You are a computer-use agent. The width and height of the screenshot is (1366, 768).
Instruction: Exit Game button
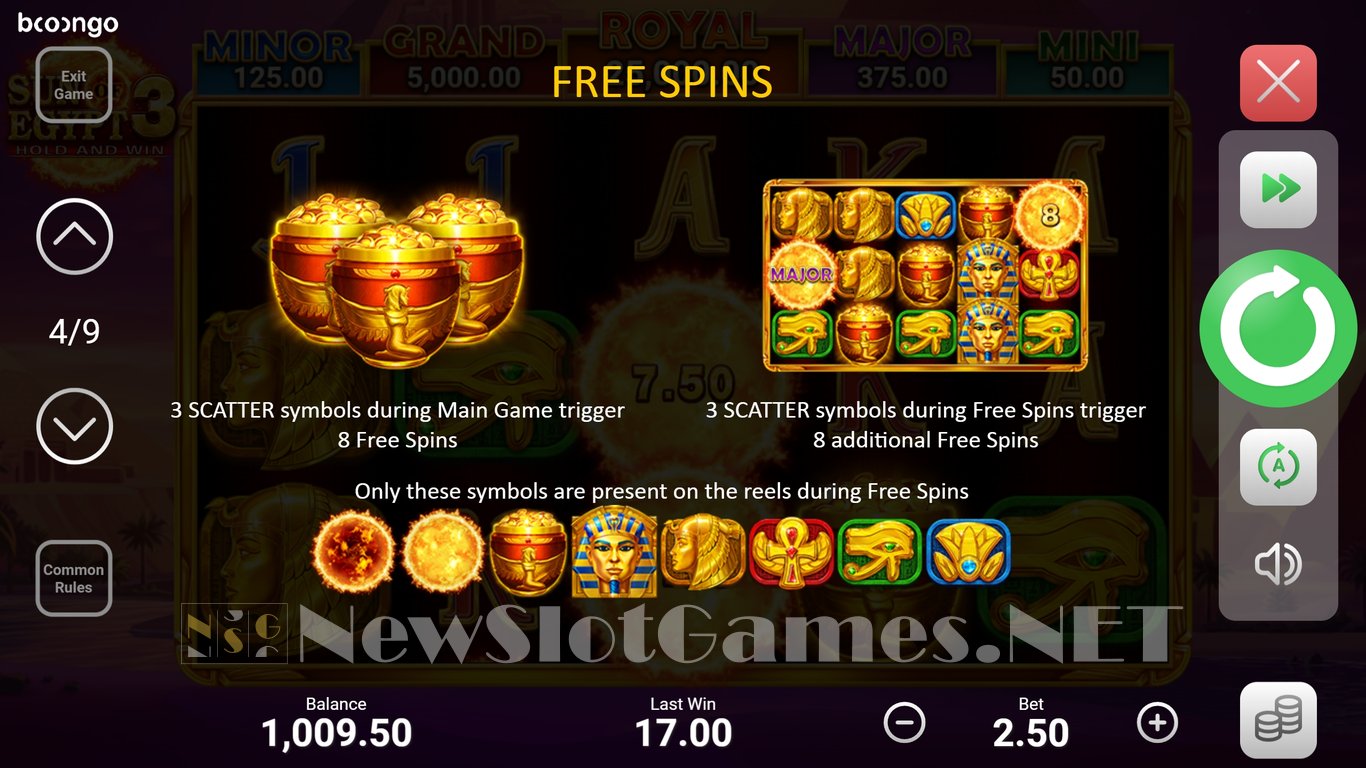click(74, 85)
